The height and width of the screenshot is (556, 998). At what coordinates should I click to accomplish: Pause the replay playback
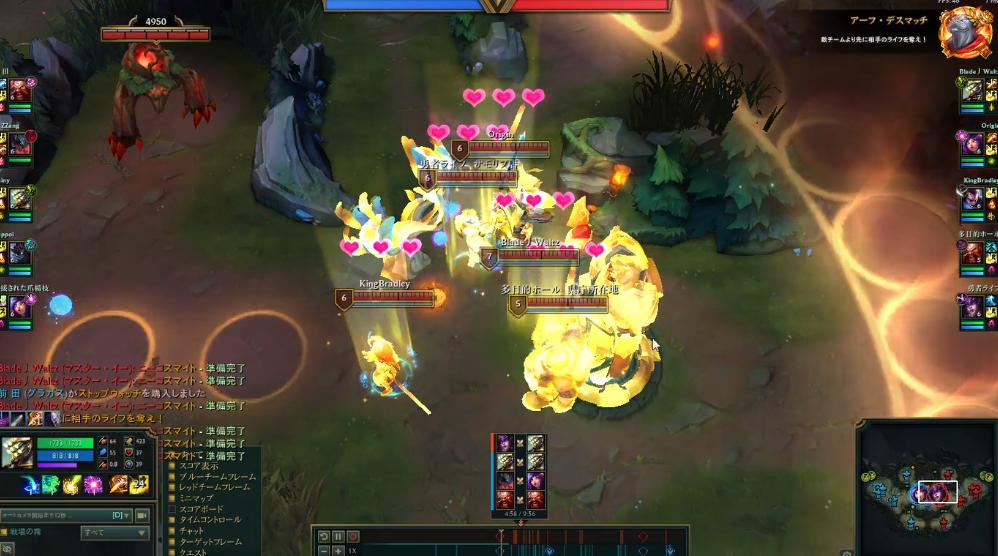[338, 537]
